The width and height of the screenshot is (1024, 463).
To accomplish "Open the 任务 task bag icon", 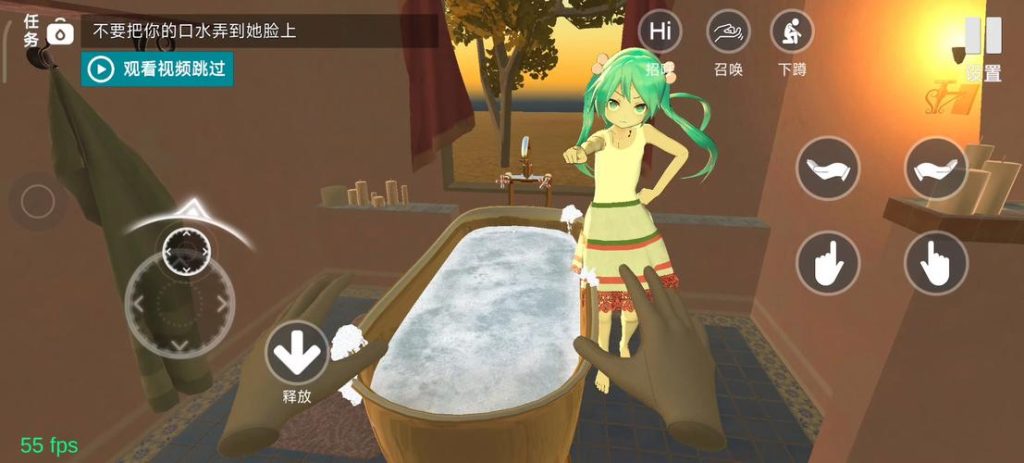I will [62, 33].
